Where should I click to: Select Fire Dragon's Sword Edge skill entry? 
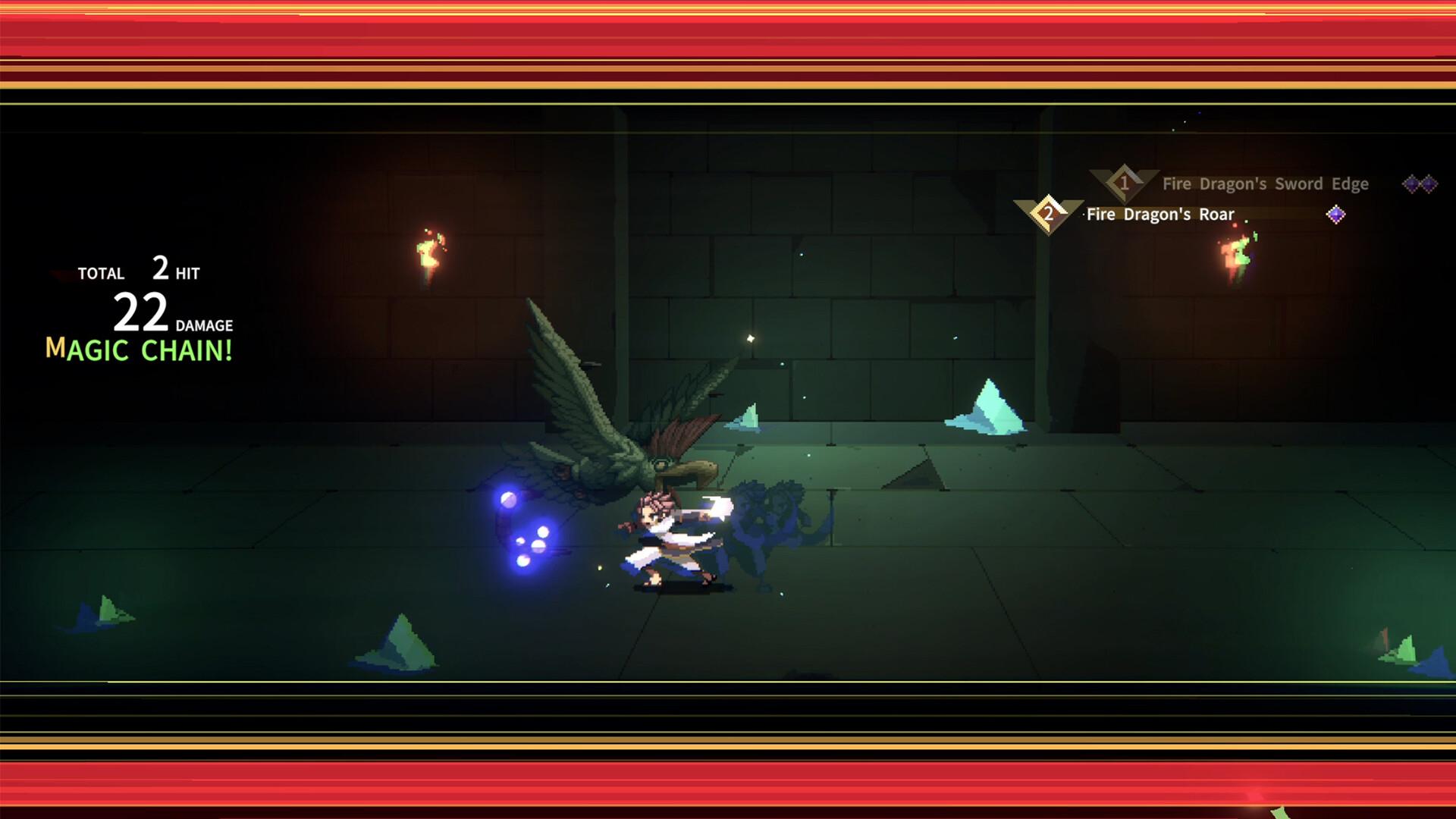pos(1265,184)
